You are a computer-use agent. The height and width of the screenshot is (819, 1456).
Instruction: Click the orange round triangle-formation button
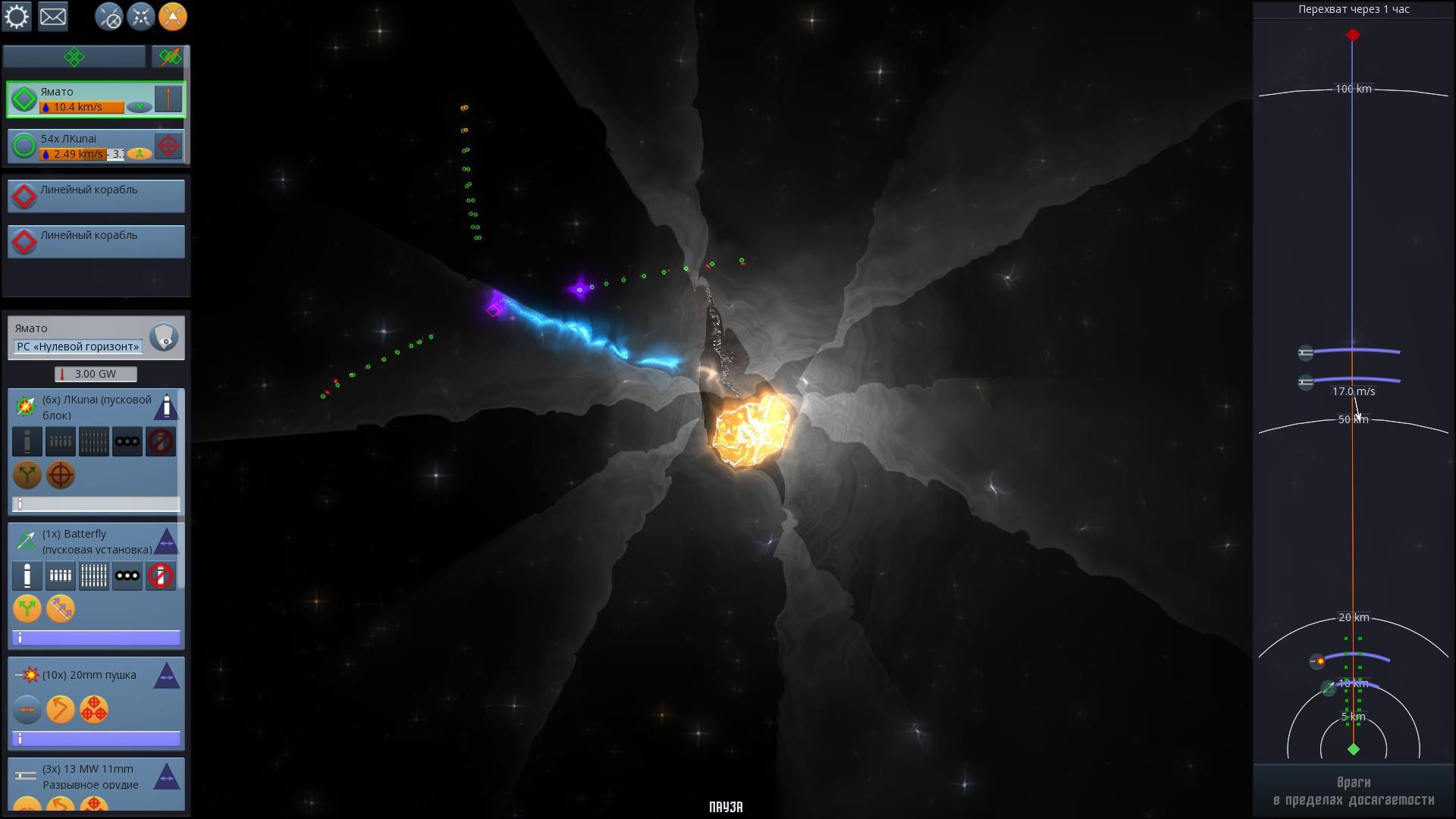(173, 17)
